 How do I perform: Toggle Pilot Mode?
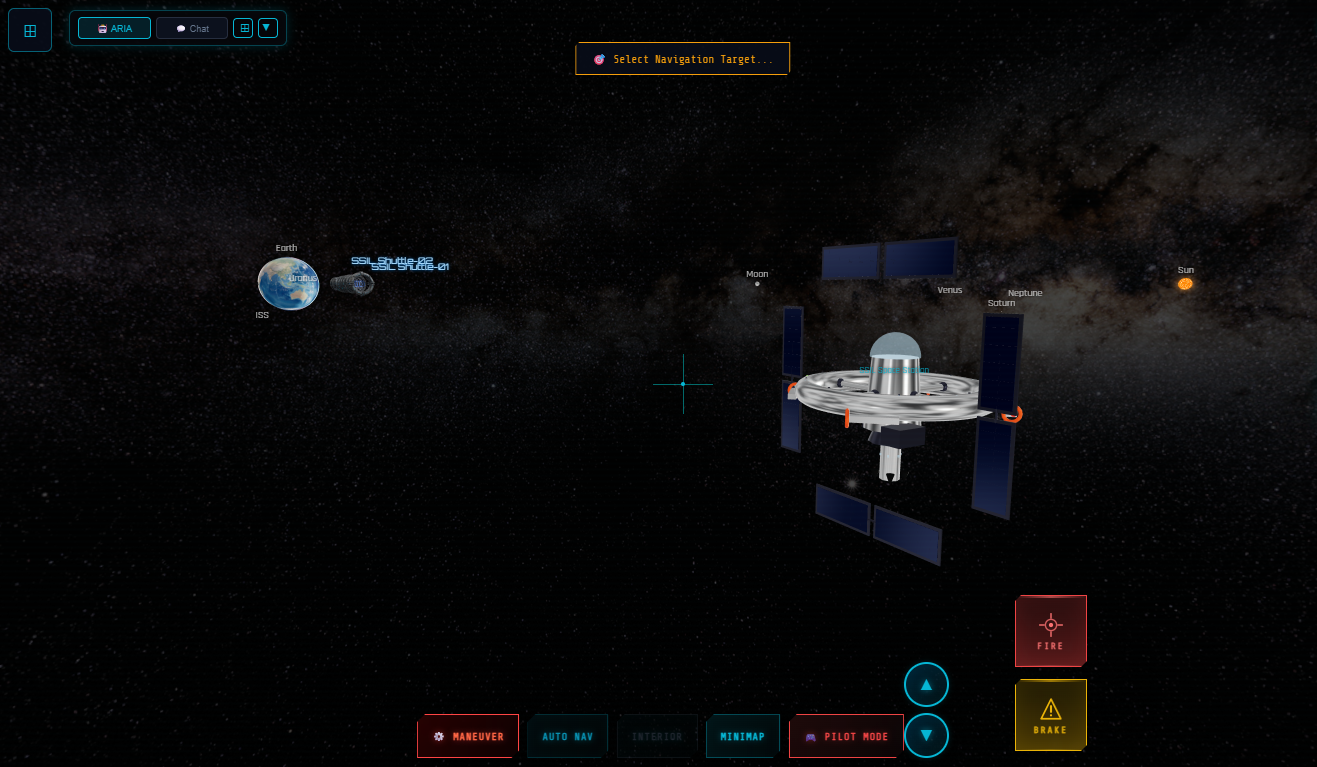click(x=846, y=736)
